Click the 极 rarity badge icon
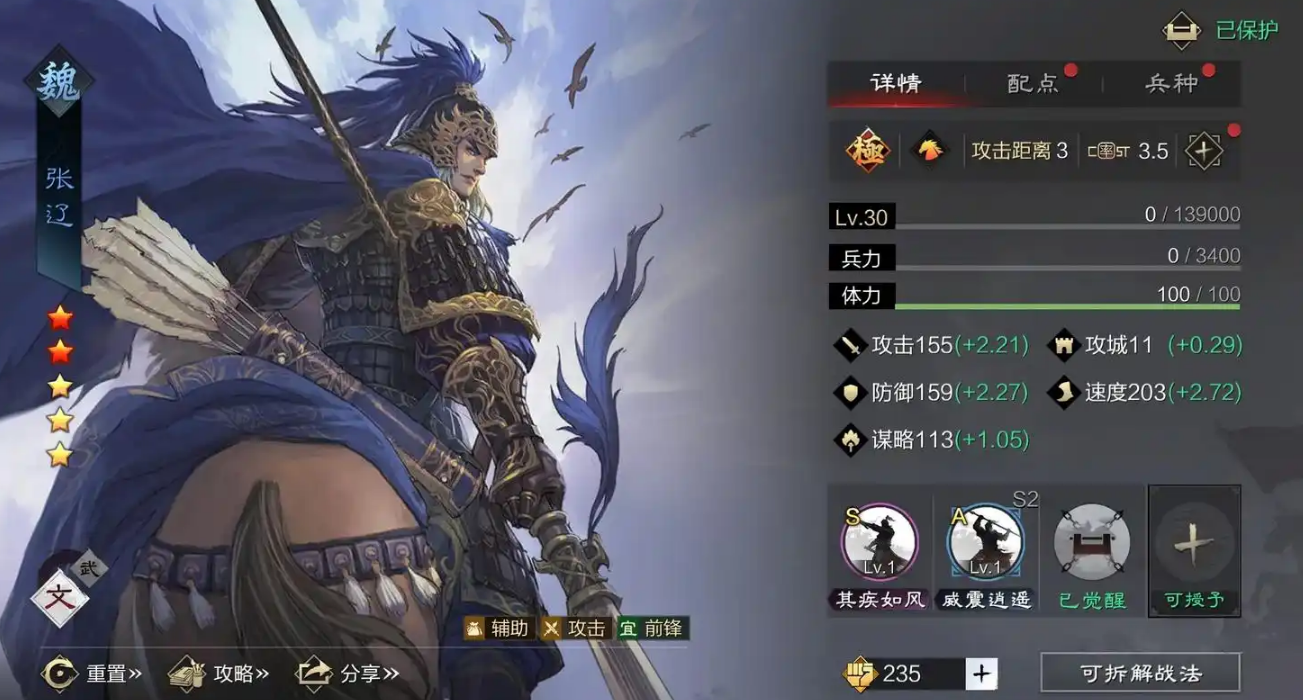This screenshot has width=1303, height=700. click(x=868, y=151)
